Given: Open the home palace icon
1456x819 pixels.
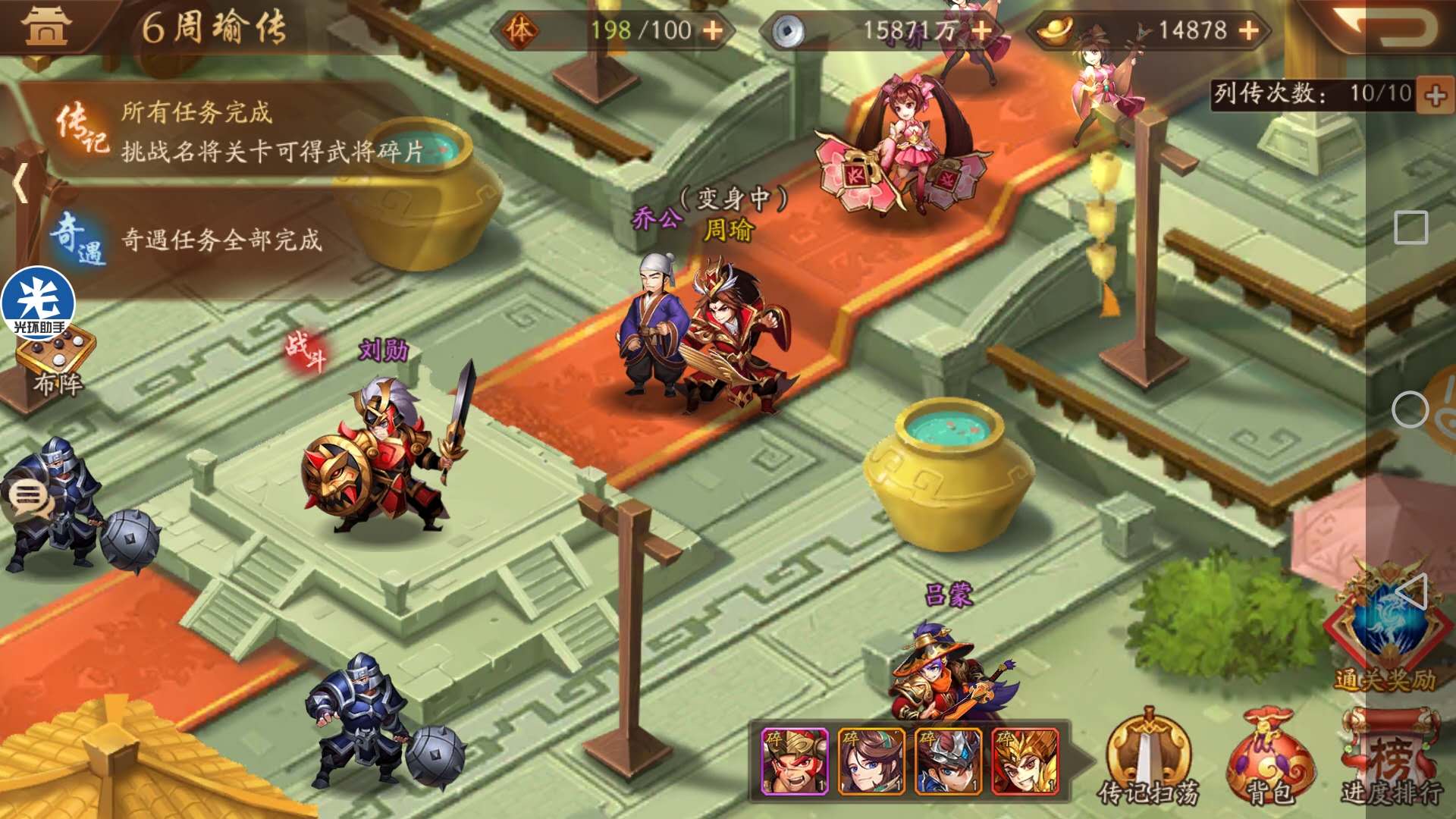Looking at the screenshot, I should coord(47,26).
